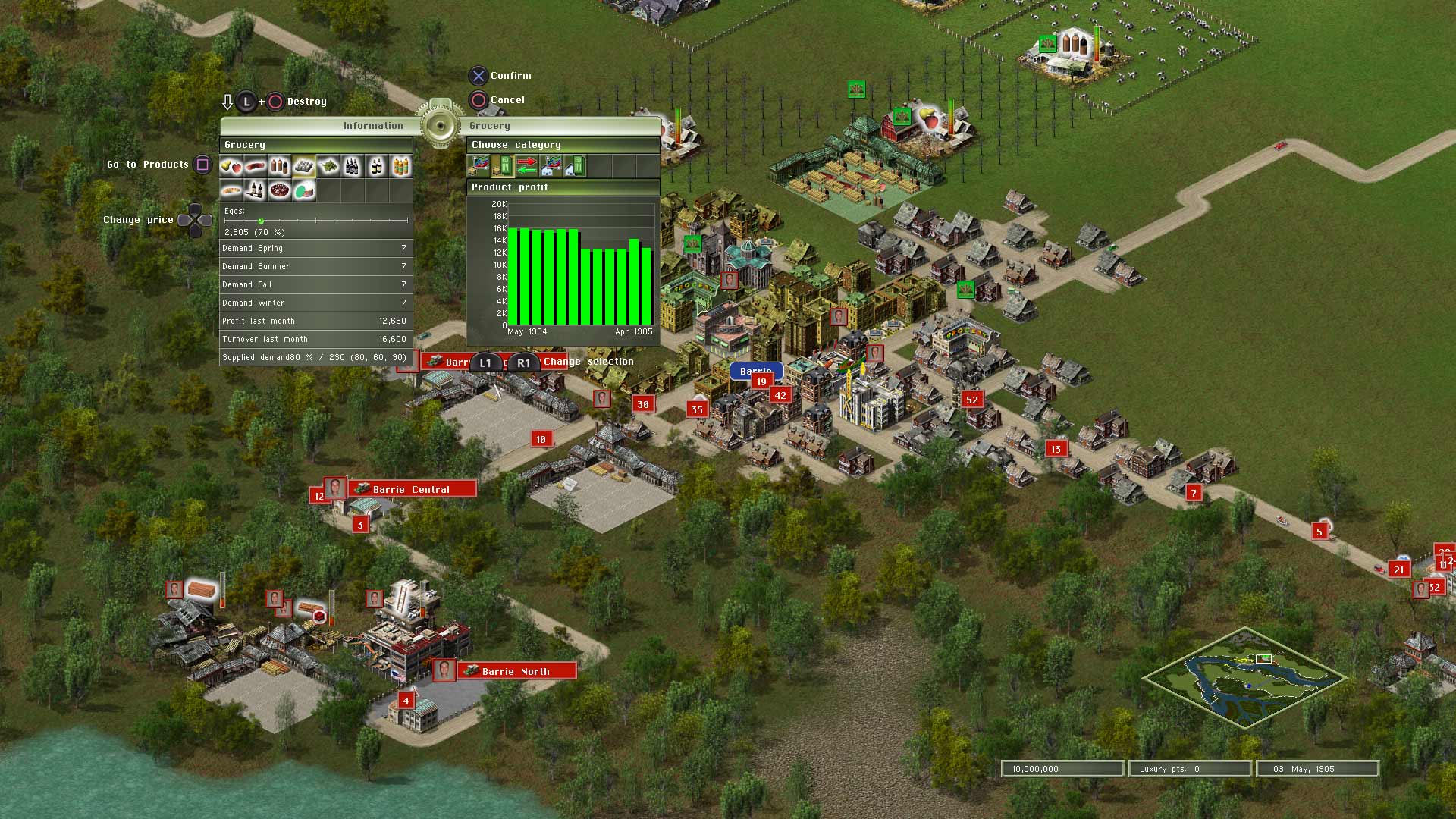
Task: Open the building statistics category icon
Action: pyautogui.click(x=551, y=166)
